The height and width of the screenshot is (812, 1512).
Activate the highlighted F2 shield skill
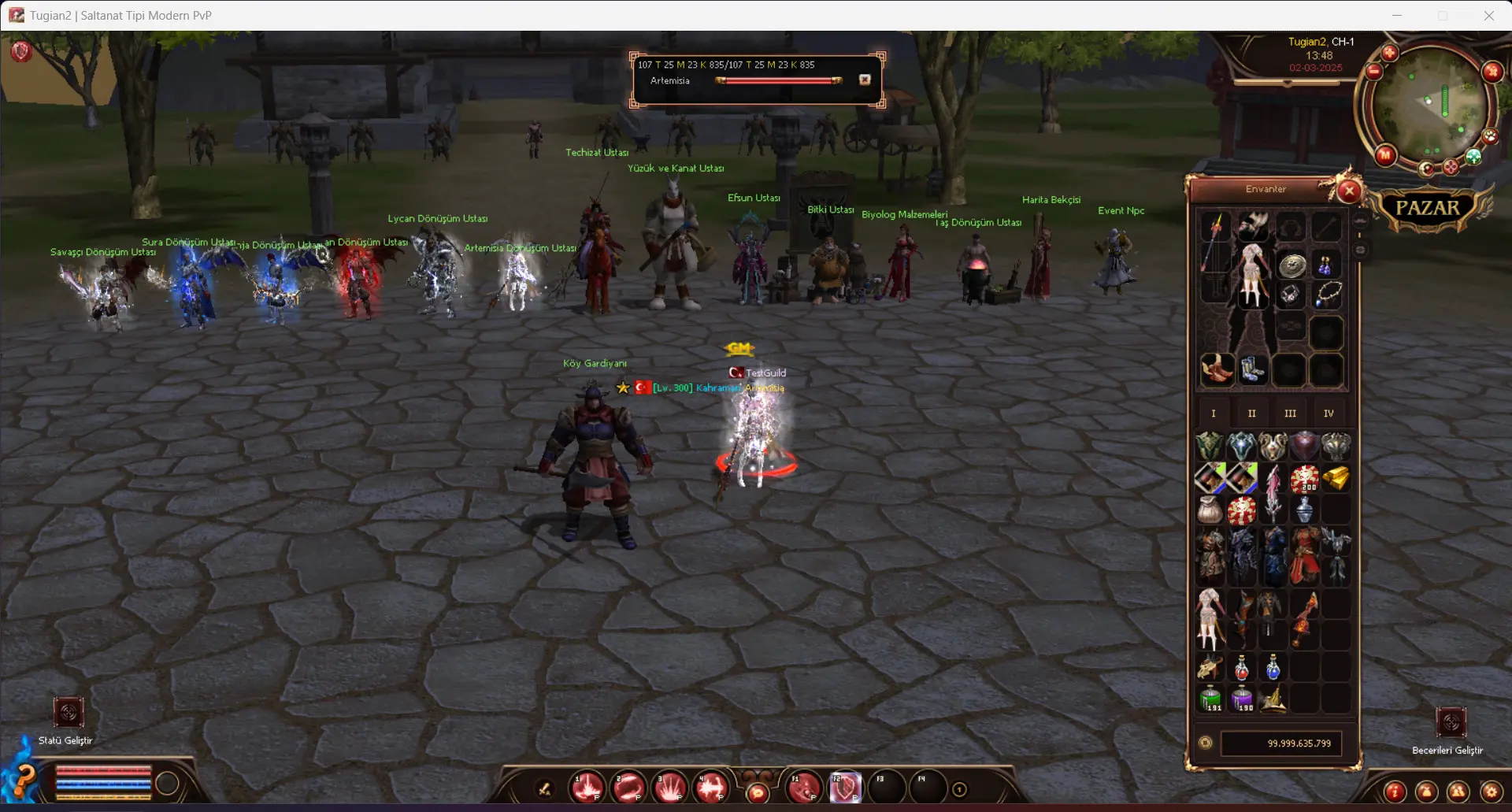(x=844, y=788)
